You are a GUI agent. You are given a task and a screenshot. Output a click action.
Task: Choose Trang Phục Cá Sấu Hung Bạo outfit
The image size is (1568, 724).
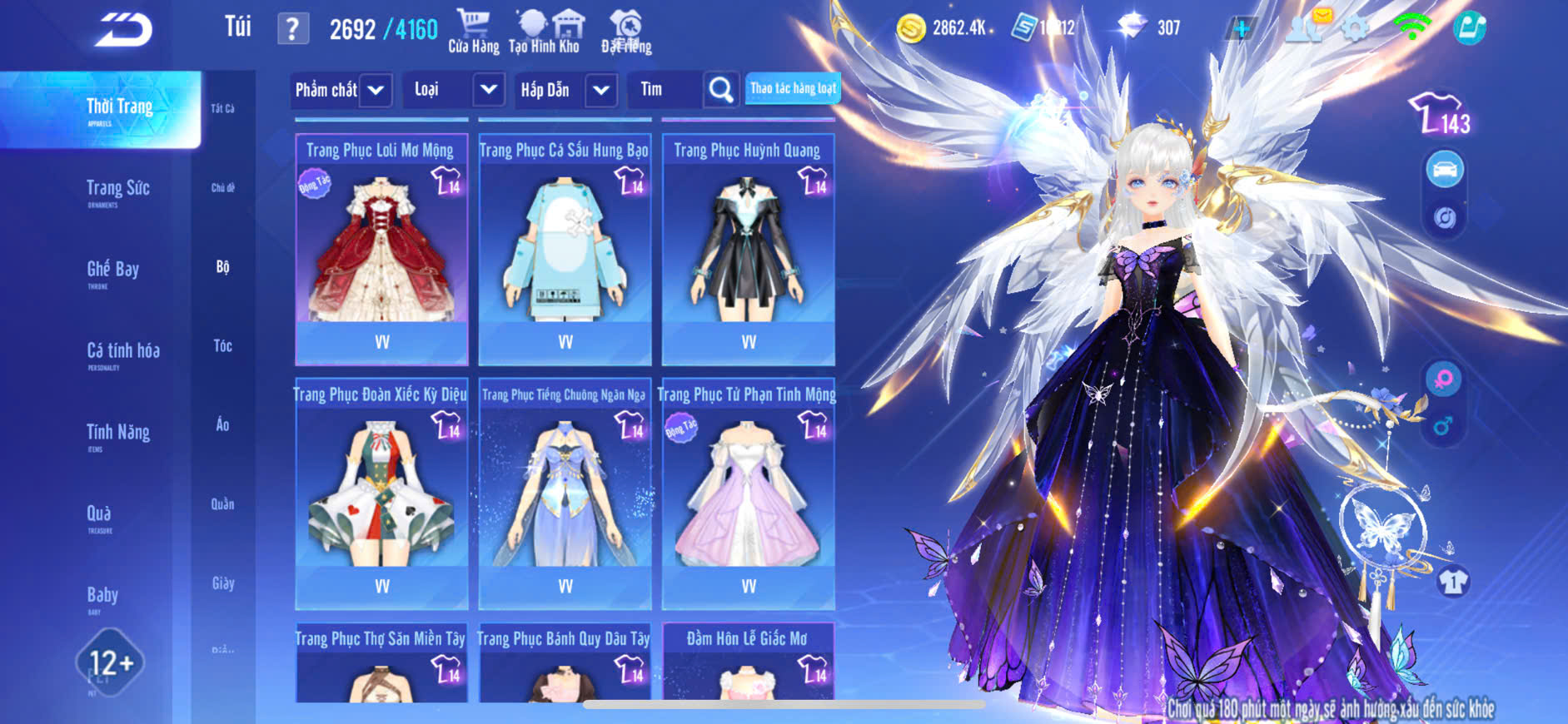click(x=565, y=250)
